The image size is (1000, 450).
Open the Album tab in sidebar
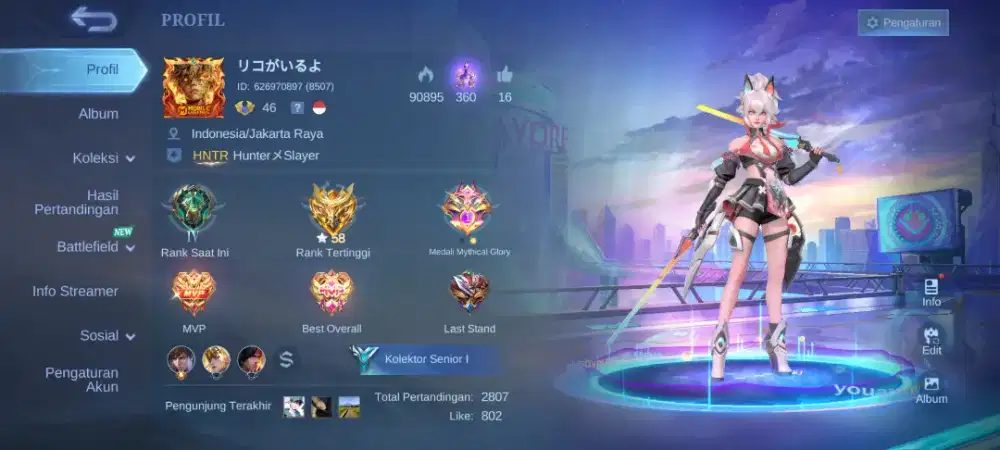(98, 114)
